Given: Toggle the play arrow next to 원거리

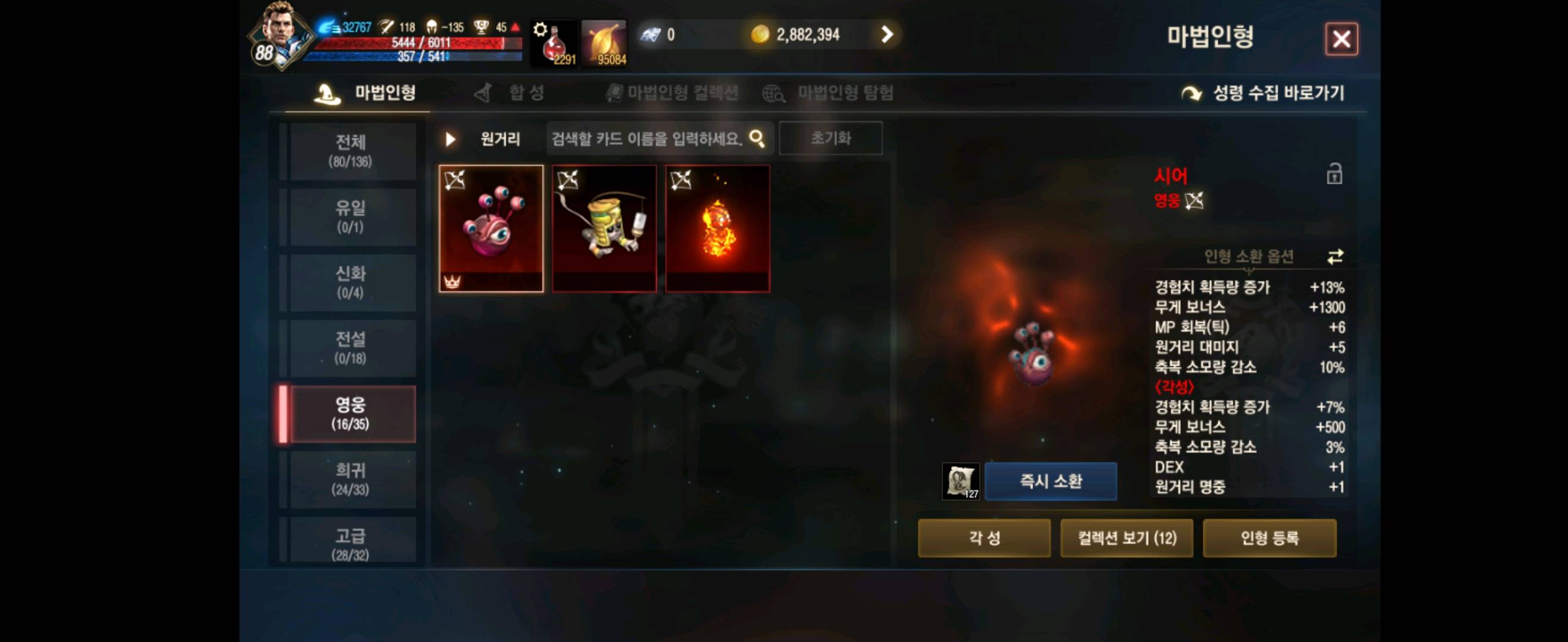Looking at the screenshot, I should pos(450,139).
